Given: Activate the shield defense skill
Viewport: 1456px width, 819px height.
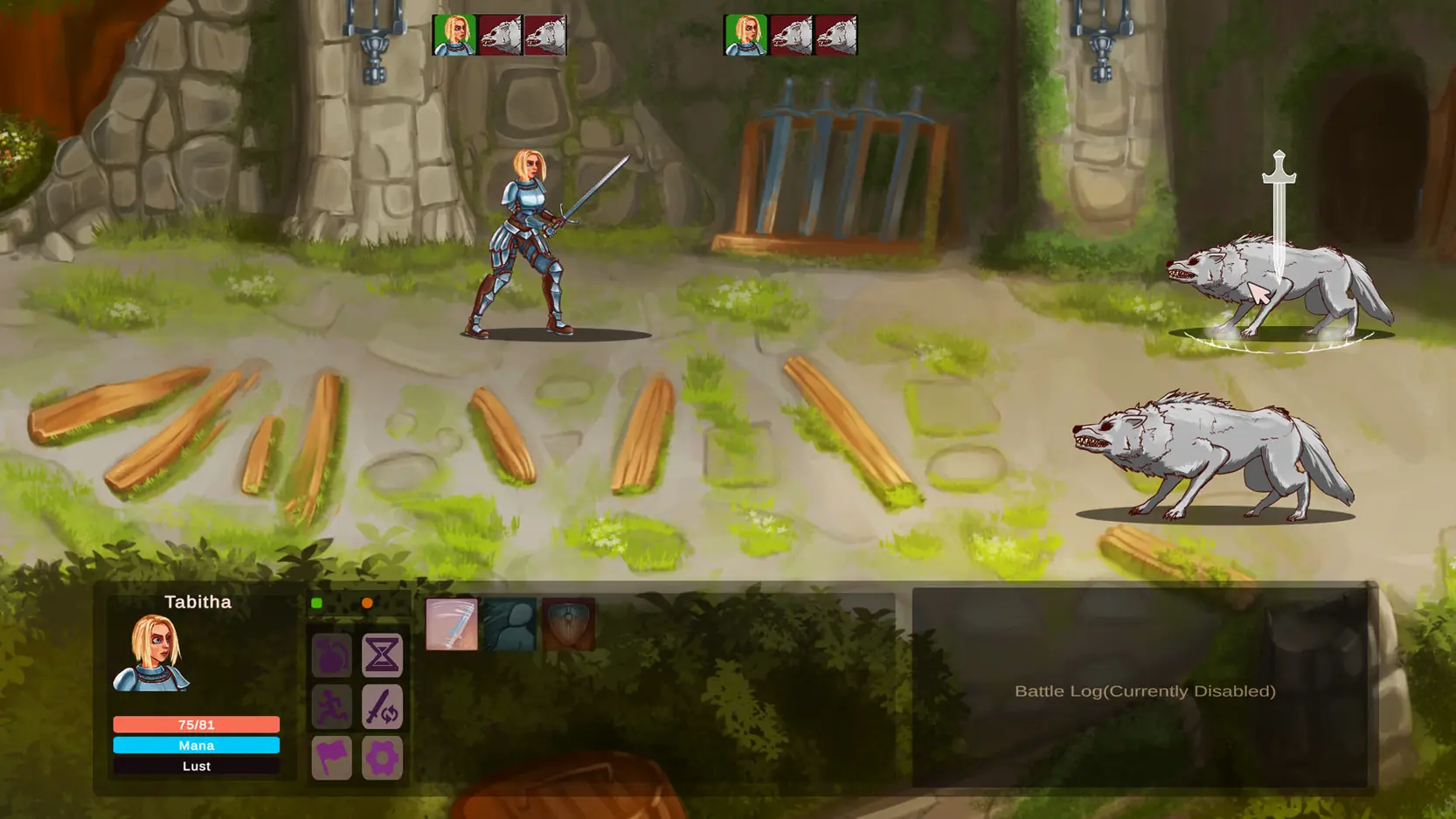Looking at the screenshot, I should [568, 624].
